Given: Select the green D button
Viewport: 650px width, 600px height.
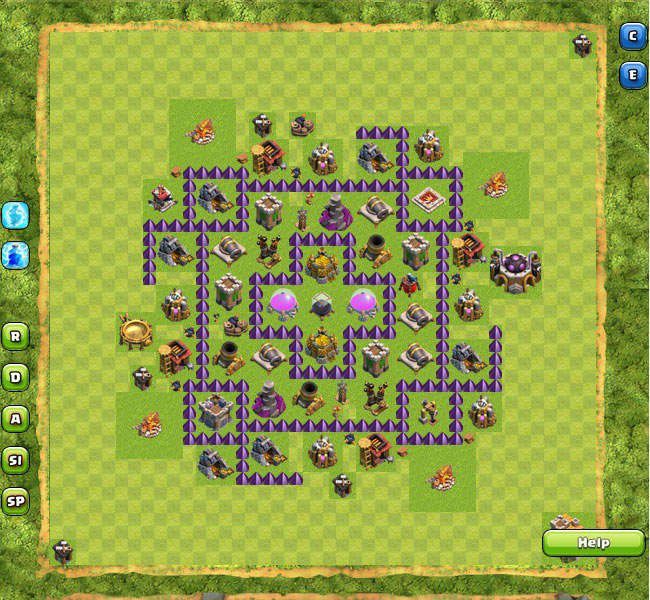Looking at the screenshot, I should [15, 377].
